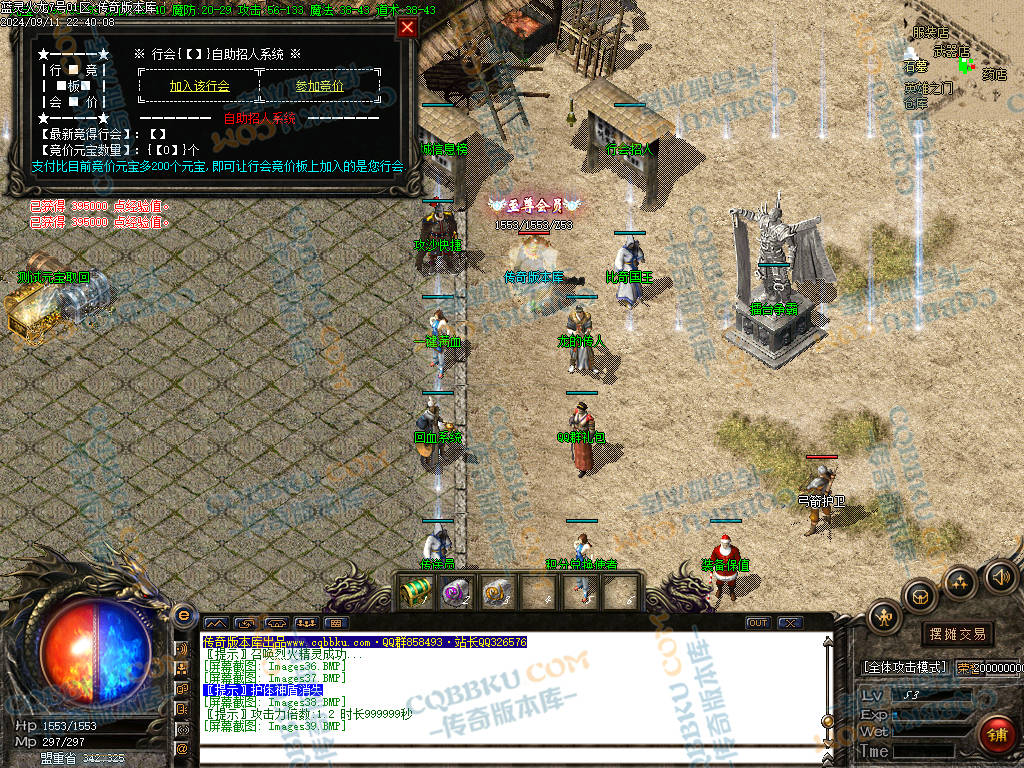1024x768 pixels.
Task: Click the OUT button above chat
Action: point(758,623)
